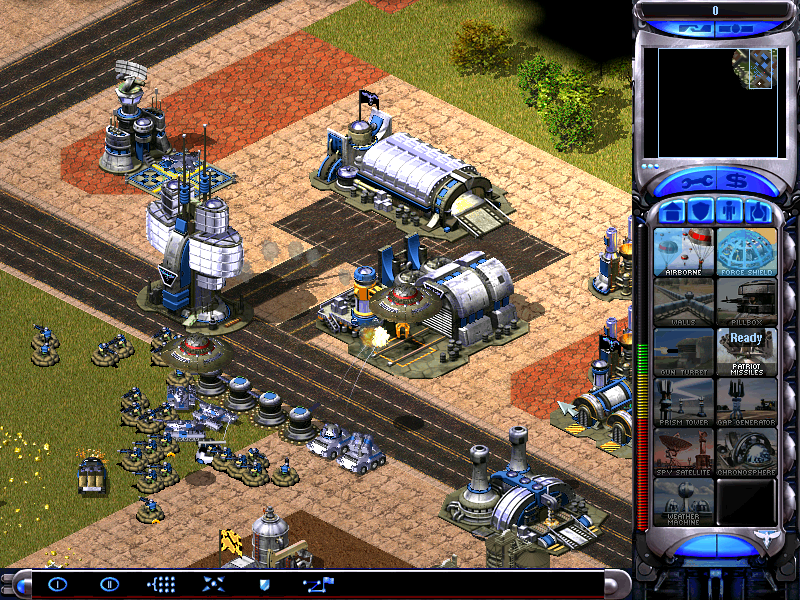Screen dimensions: 800x600
Task: Build the Weather Machine
Action: (x=684, y=502)
